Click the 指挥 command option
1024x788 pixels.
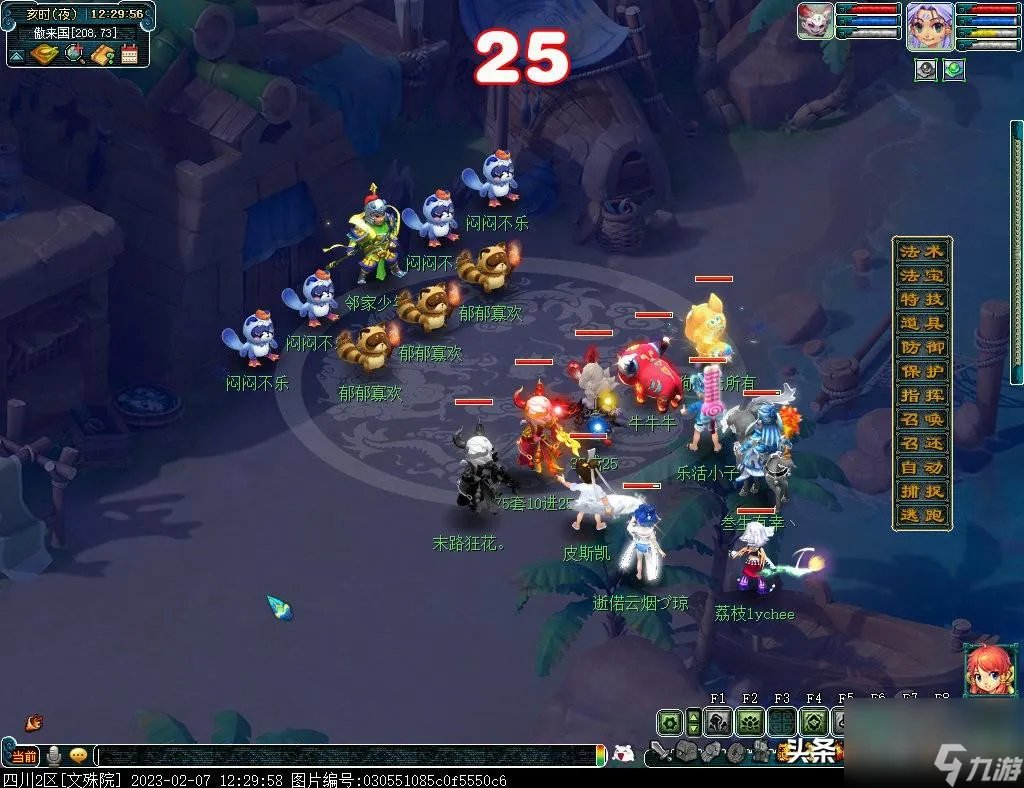(x=921, y=395)
